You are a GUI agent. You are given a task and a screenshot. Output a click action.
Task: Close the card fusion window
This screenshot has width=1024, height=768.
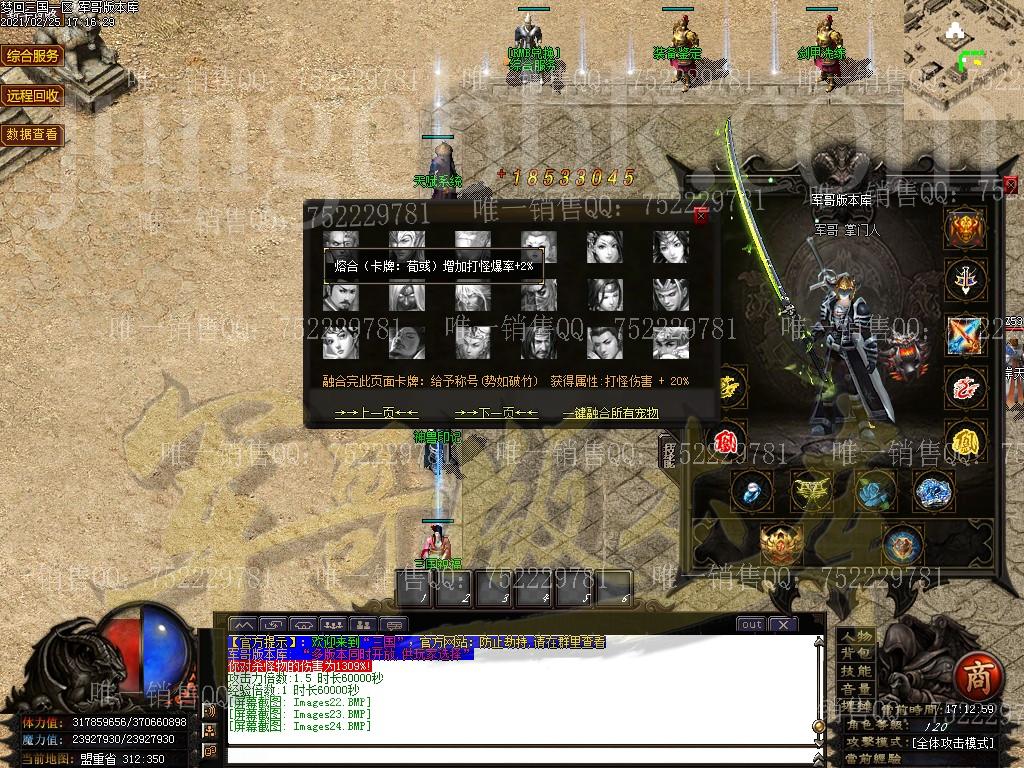click(x=701, y=215)
